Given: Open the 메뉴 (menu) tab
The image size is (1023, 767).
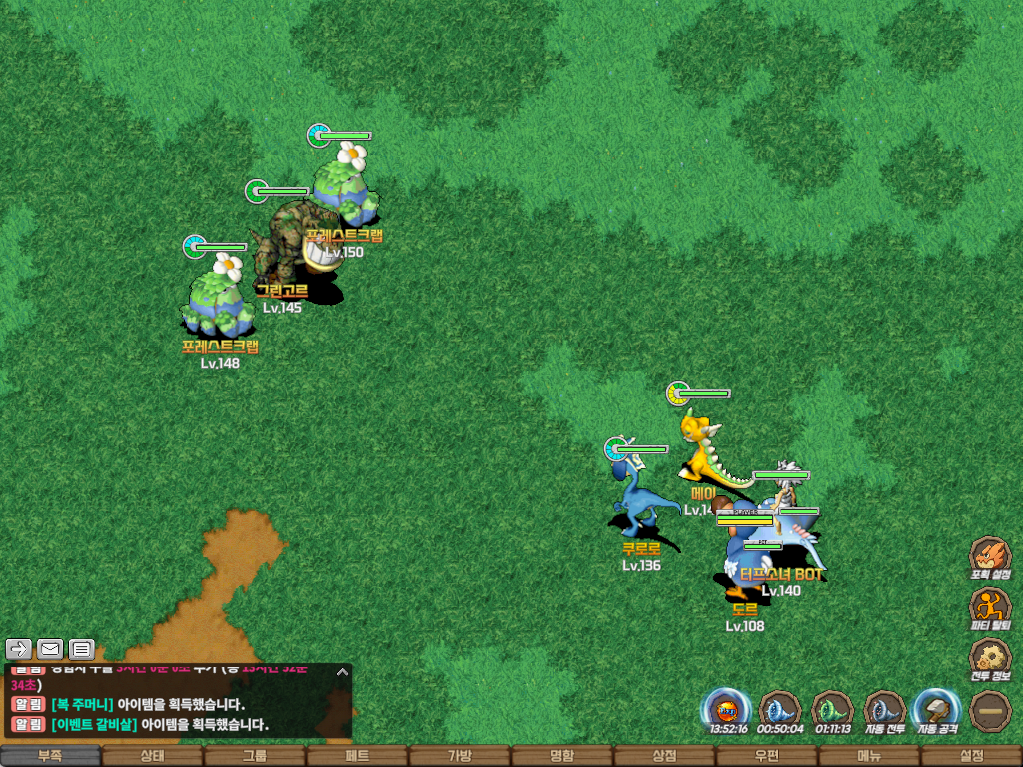Looking at the screenshot, I should coord(868,756).
